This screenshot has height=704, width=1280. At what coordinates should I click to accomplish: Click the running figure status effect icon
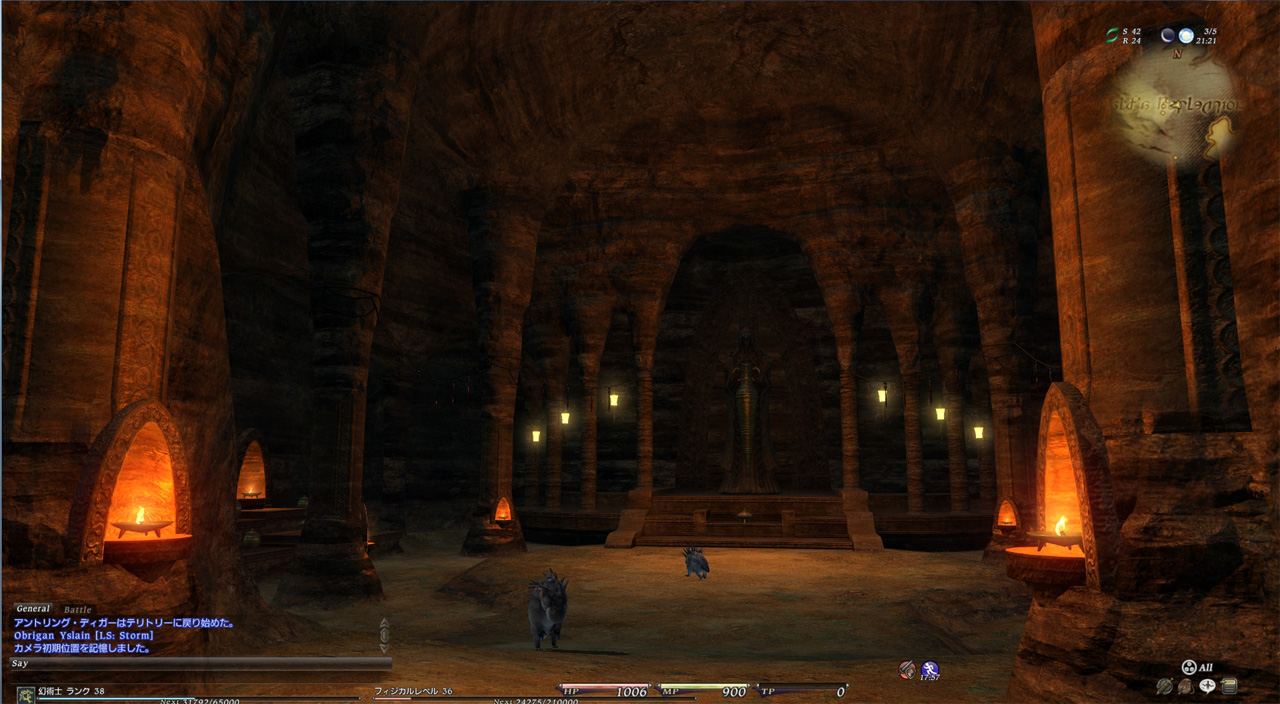[x=930, y=670]
